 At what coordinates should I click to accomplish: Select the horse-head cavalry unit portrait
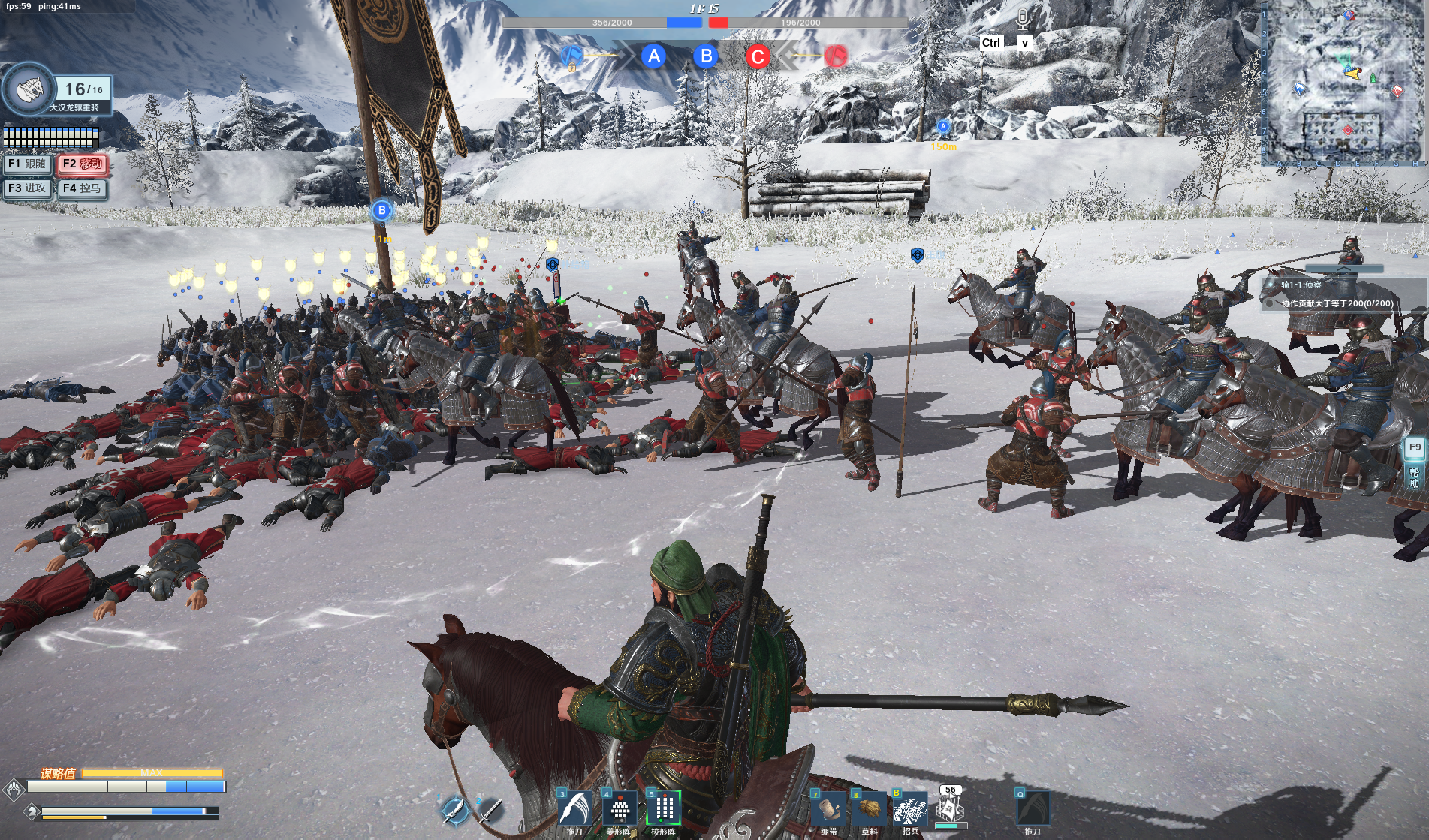click(x=28, y=89)
